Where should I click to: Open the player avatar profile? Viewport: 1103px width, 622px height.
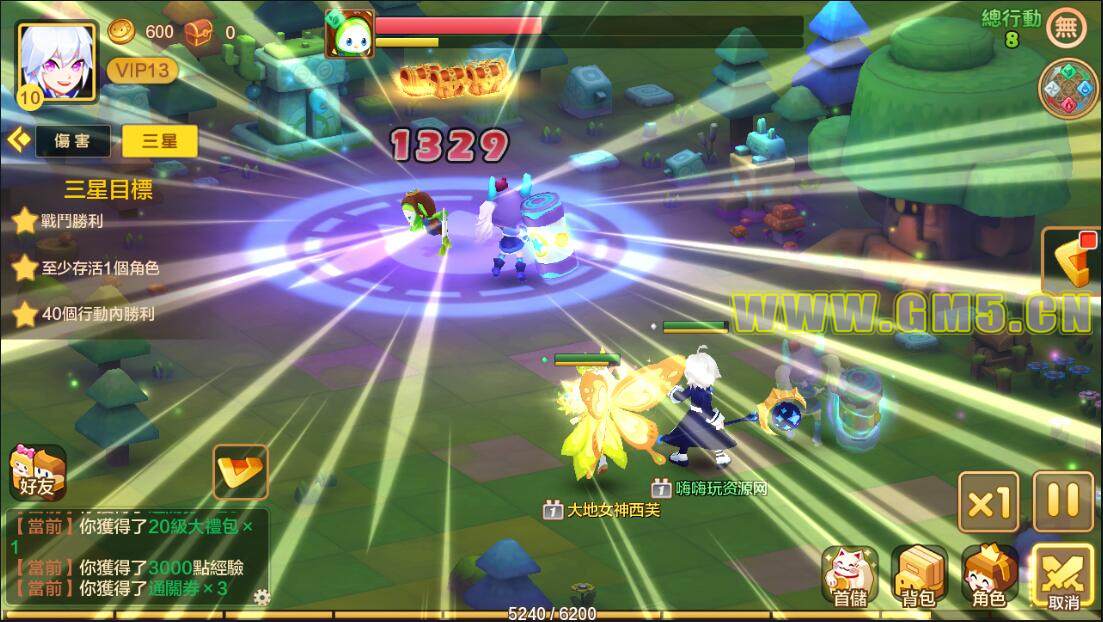57,62
